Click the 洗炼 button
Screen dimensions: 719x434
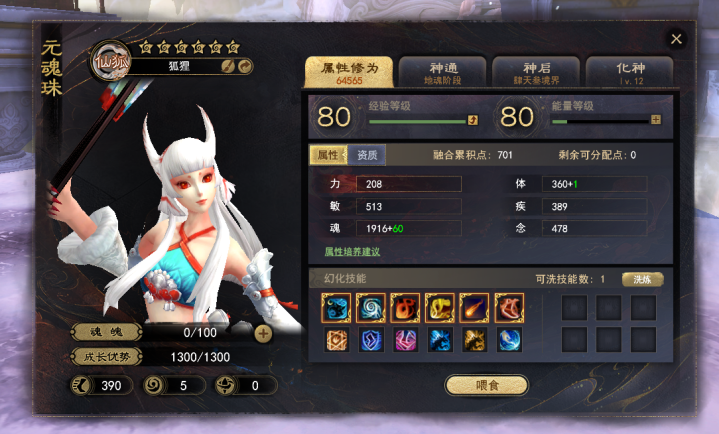tap(642, 279)
